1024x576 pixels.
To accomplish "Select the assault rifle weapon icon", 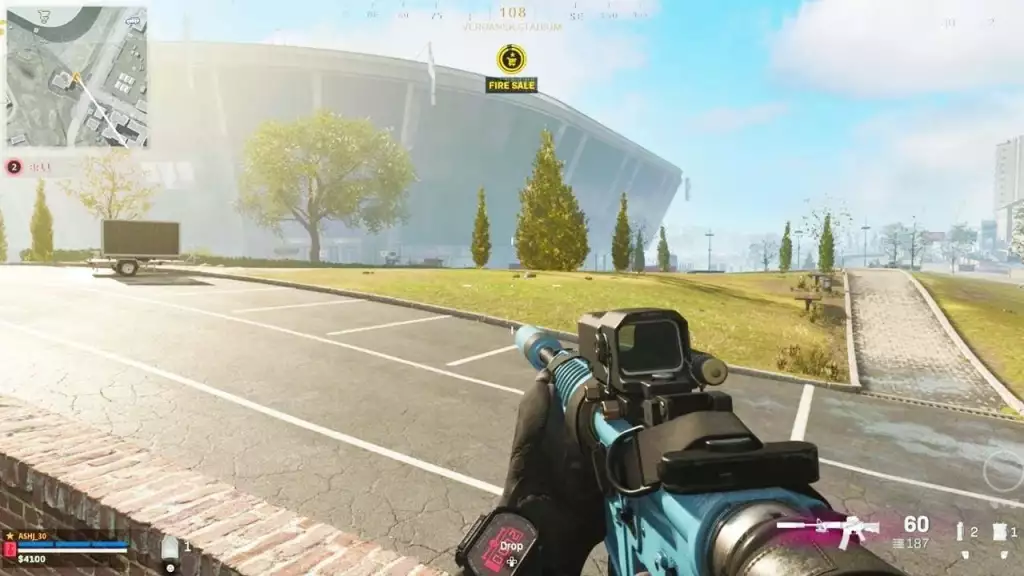I will pos(828,528).
